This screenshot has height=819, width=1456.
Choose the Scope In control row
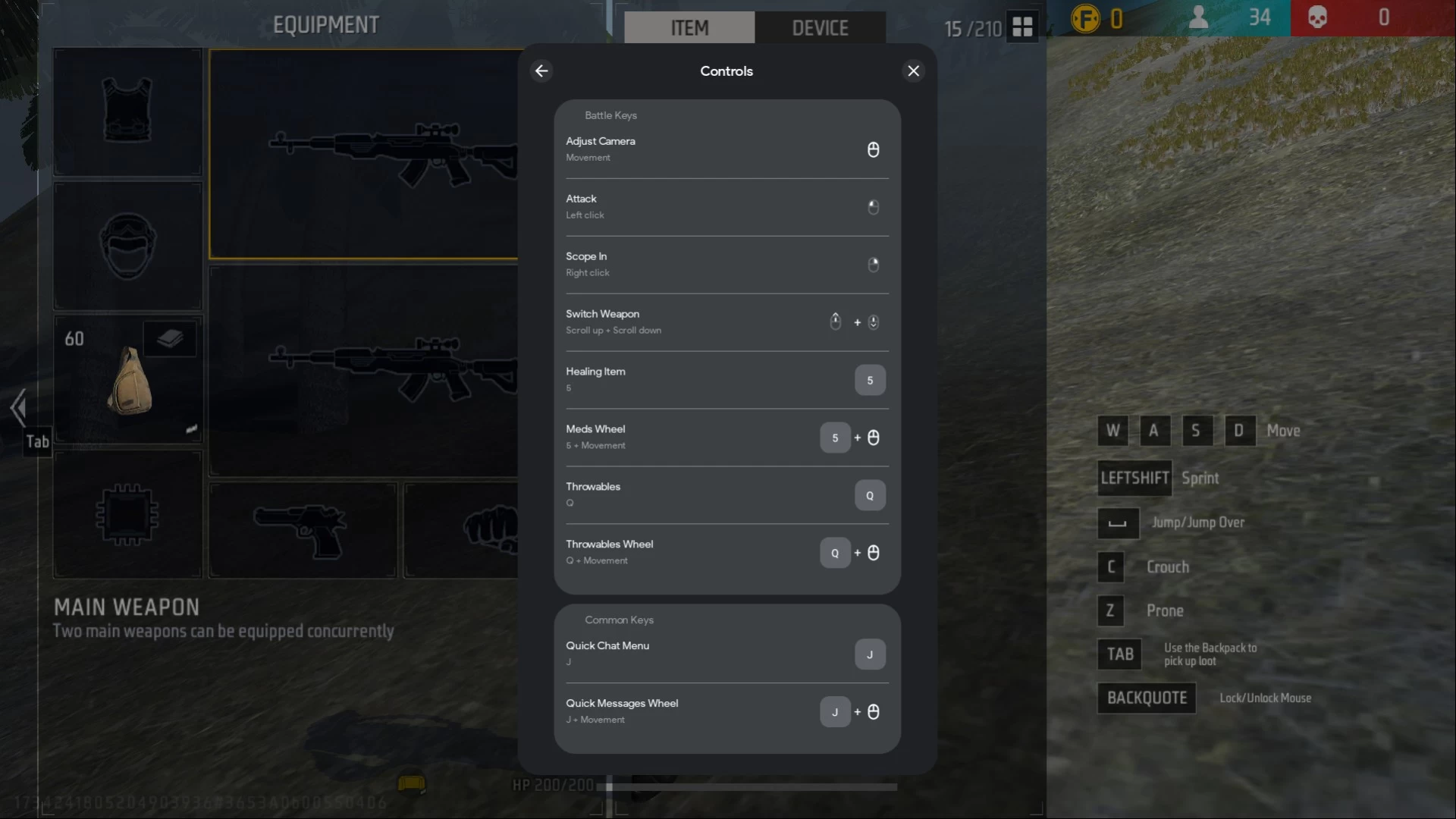(x=726, y=265)
